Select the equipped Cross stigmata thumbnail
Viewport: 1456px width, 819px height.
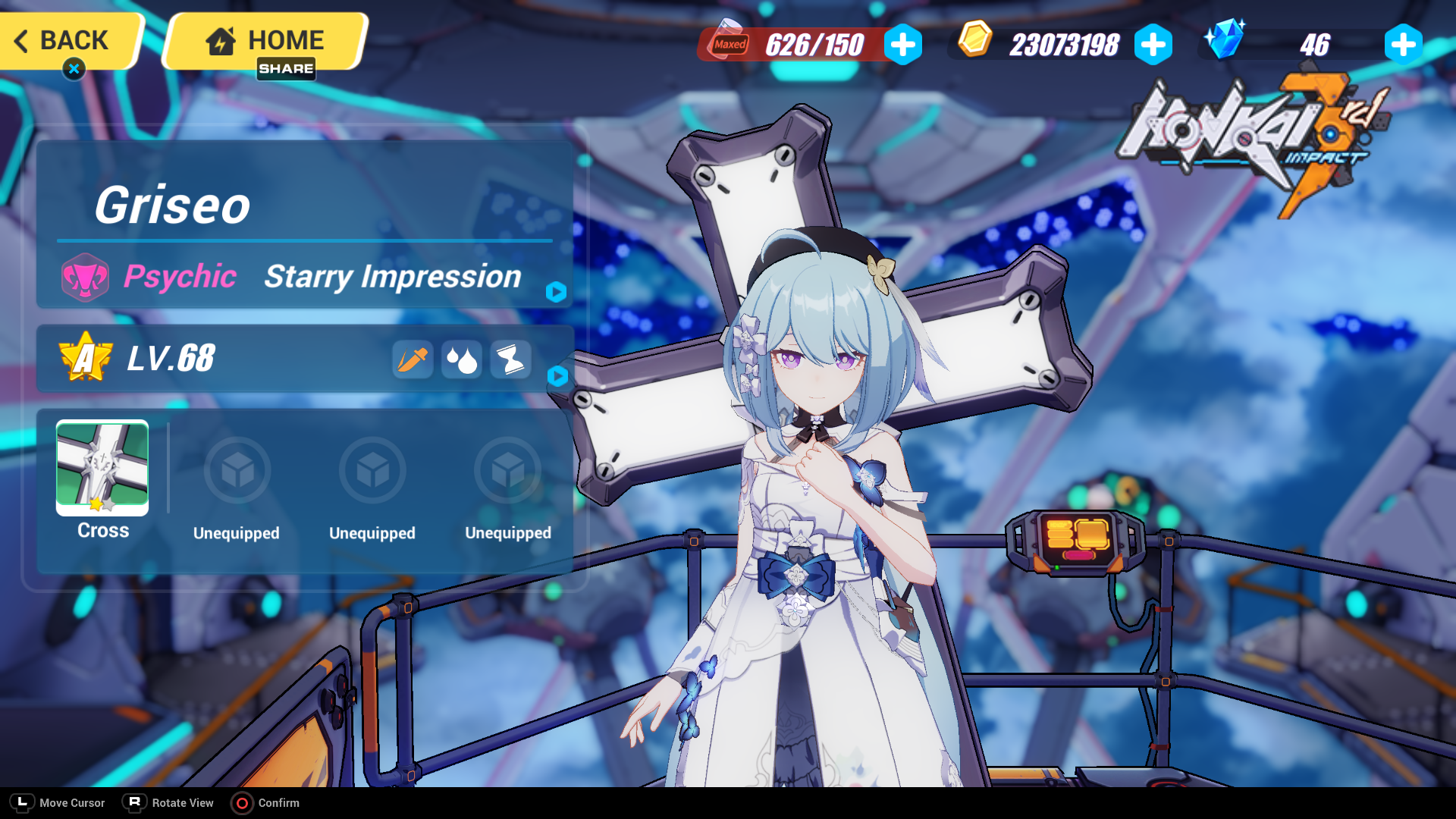(x=101, y=469)
